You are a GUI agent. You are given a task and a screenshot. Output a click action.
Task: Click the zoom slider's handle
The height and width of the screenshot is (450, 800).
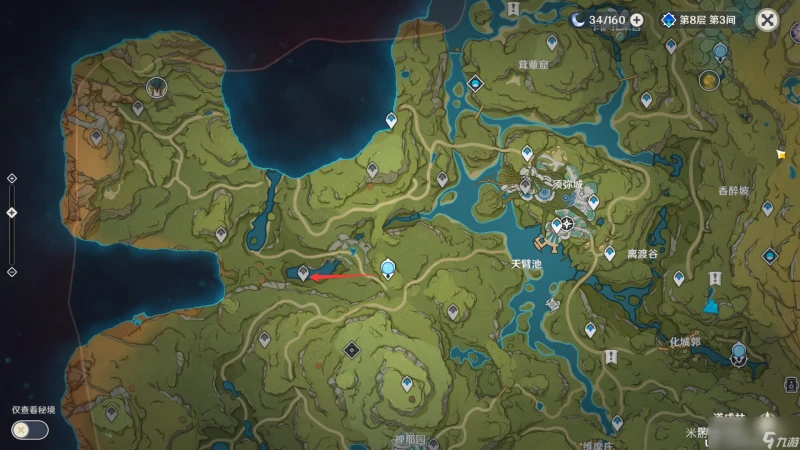pyautogui.click(x=12, y=212)
